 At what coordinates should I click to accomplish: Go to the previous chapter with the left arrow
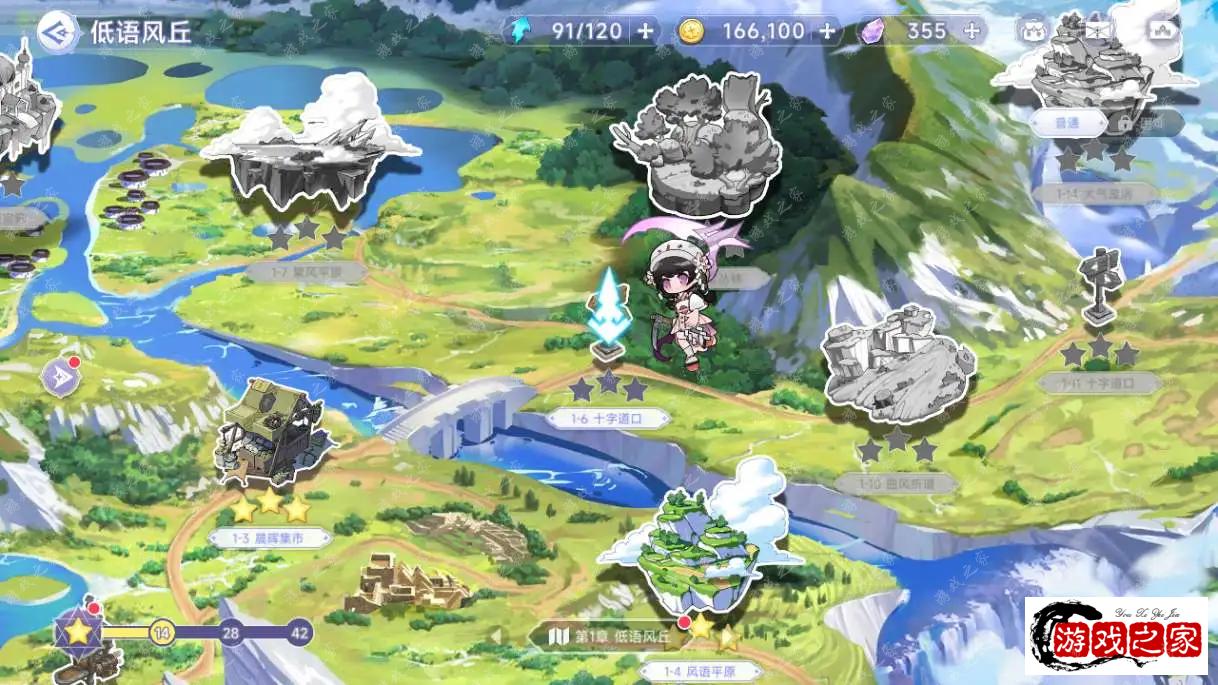(x=494, y=637)
